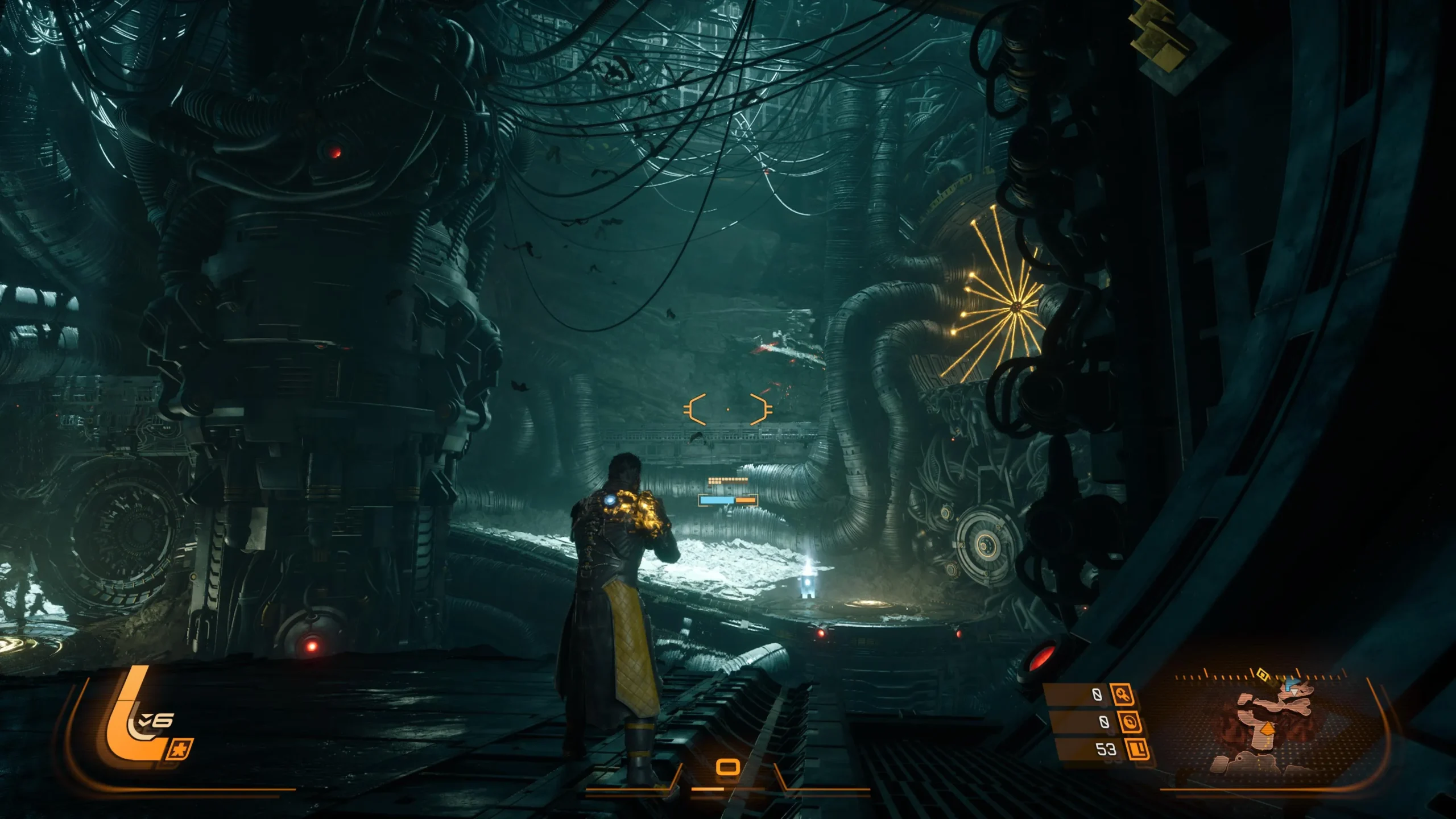Select the circular dial resource icon

pos(1130,722)
